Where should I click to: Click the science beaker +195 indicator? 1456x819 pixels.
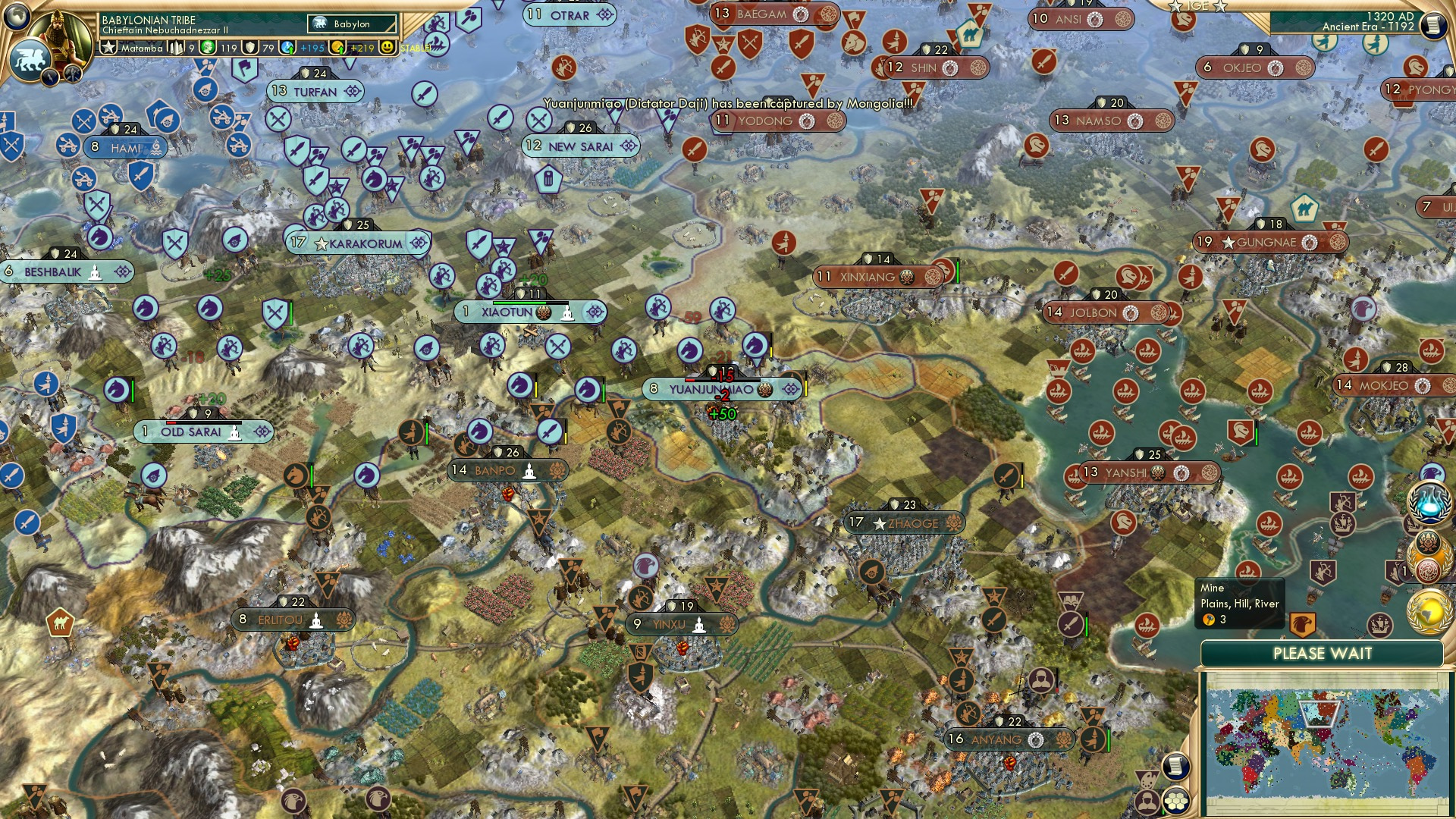[296, 47]
